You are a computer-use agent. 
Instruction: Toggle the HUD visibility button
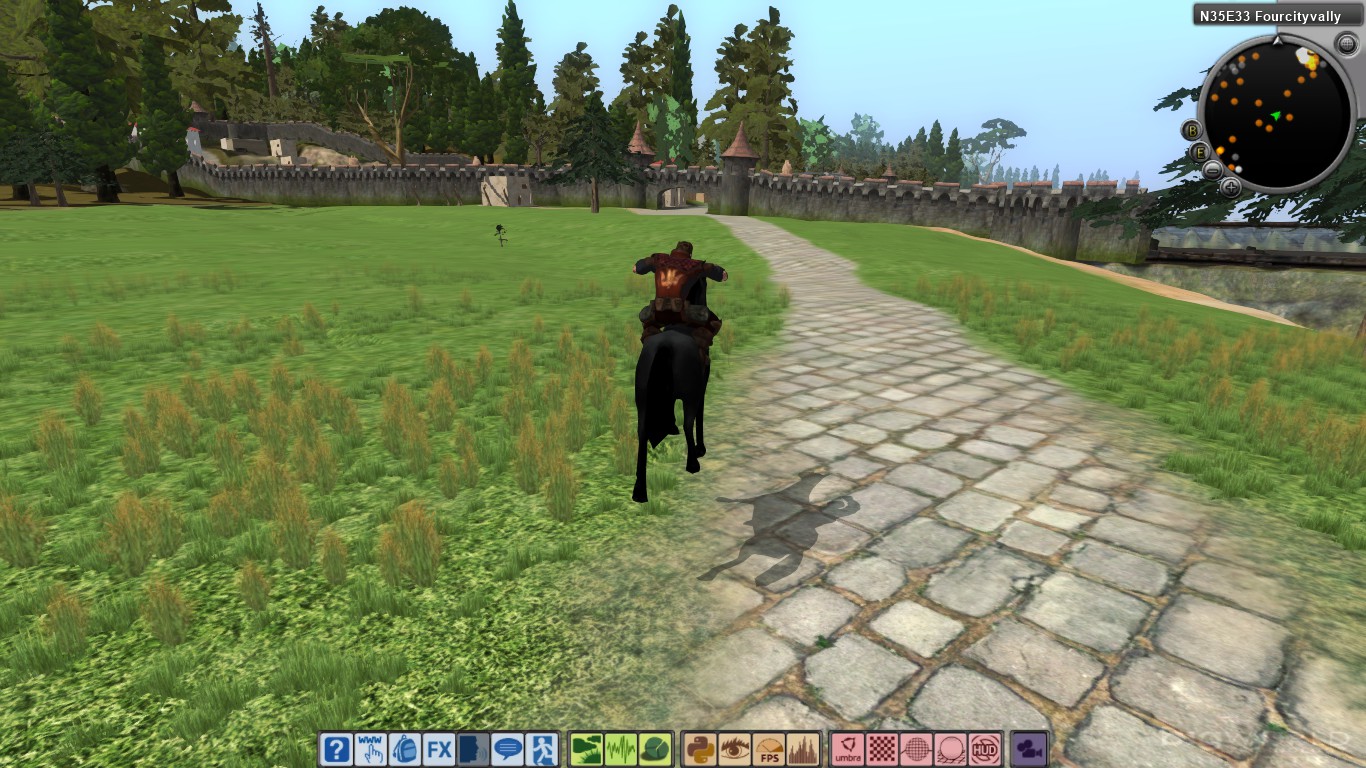pyautogui.click(x=985, y=749)
